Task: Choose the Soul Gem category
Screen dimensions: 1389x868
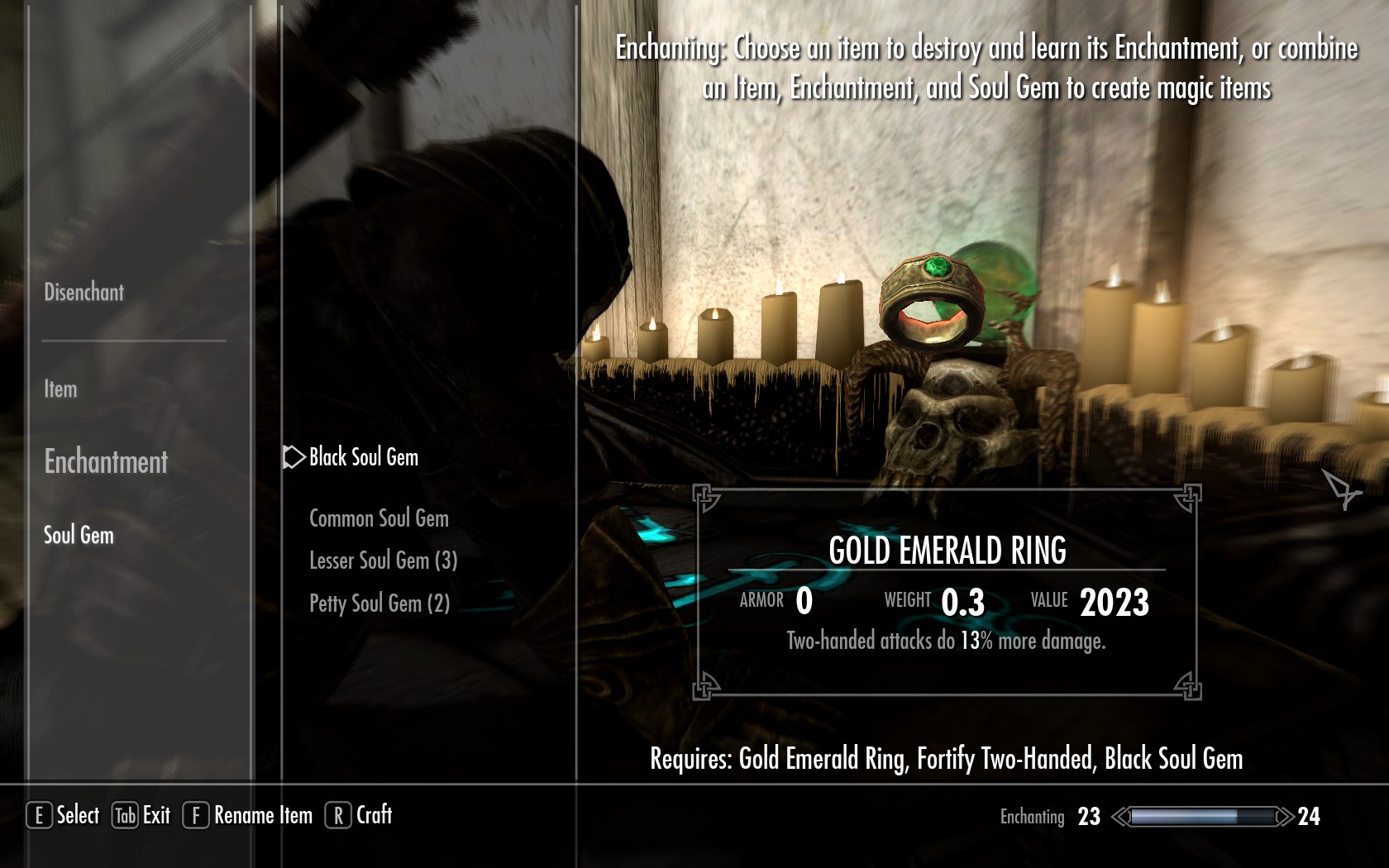Action: pyautogui.click(x=79, y=535)
